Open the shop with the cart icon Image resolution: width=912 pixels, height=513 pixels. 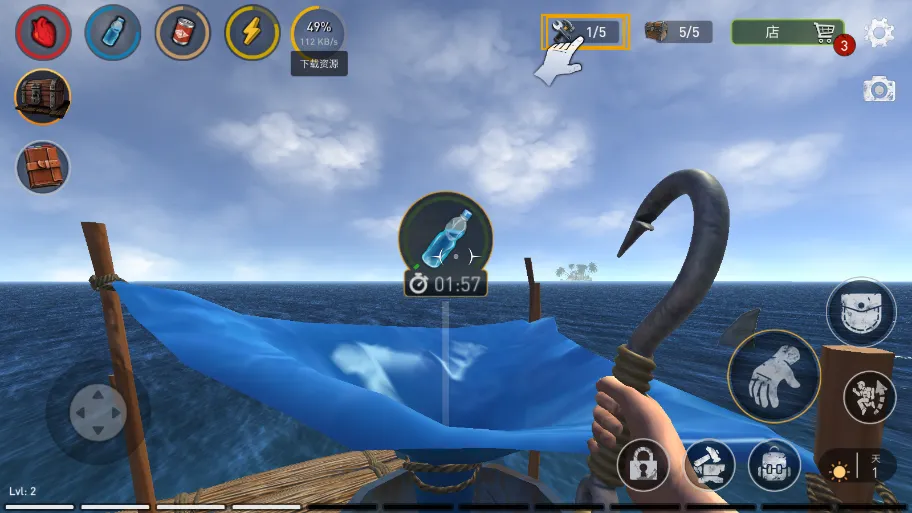click(787, 32)
